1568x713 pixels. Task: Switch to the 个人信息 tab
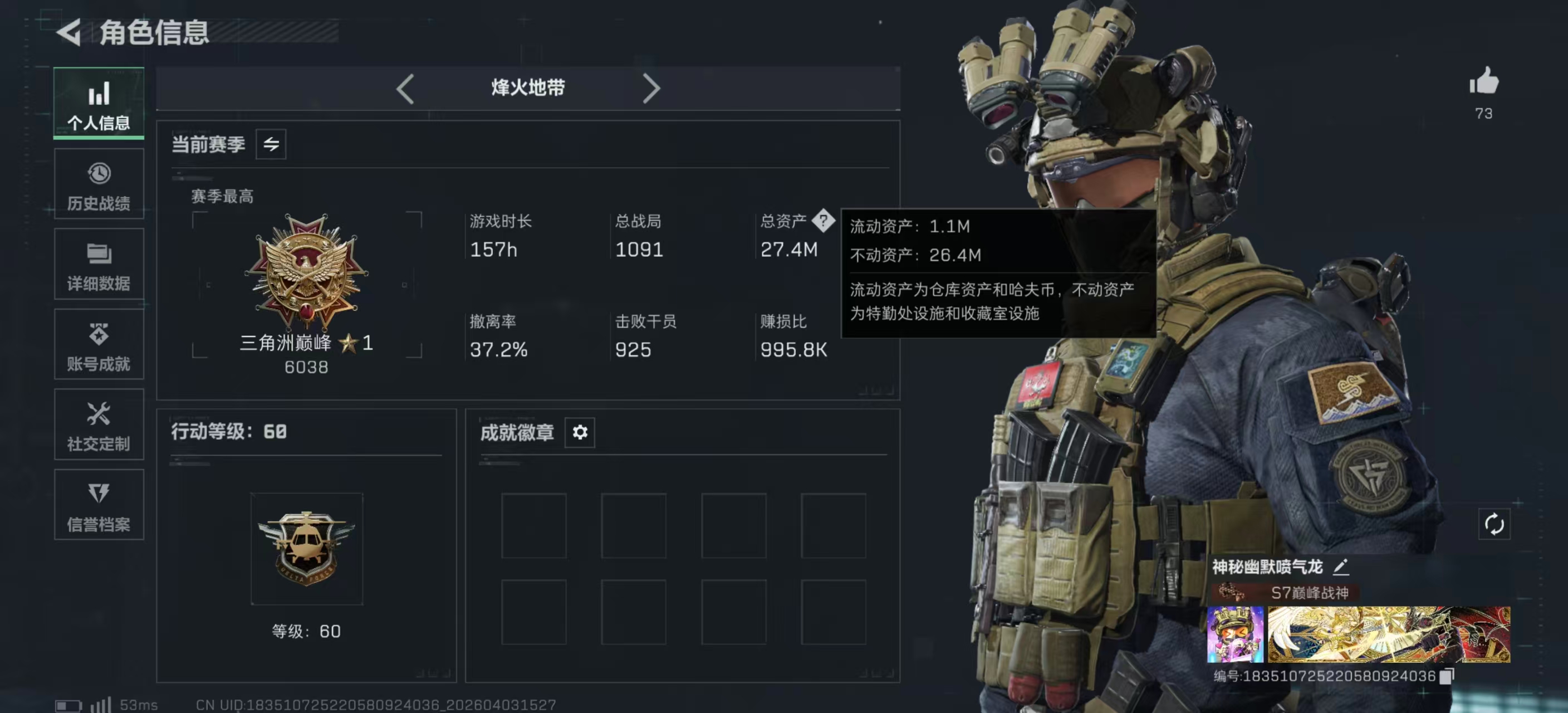[99, 104]
